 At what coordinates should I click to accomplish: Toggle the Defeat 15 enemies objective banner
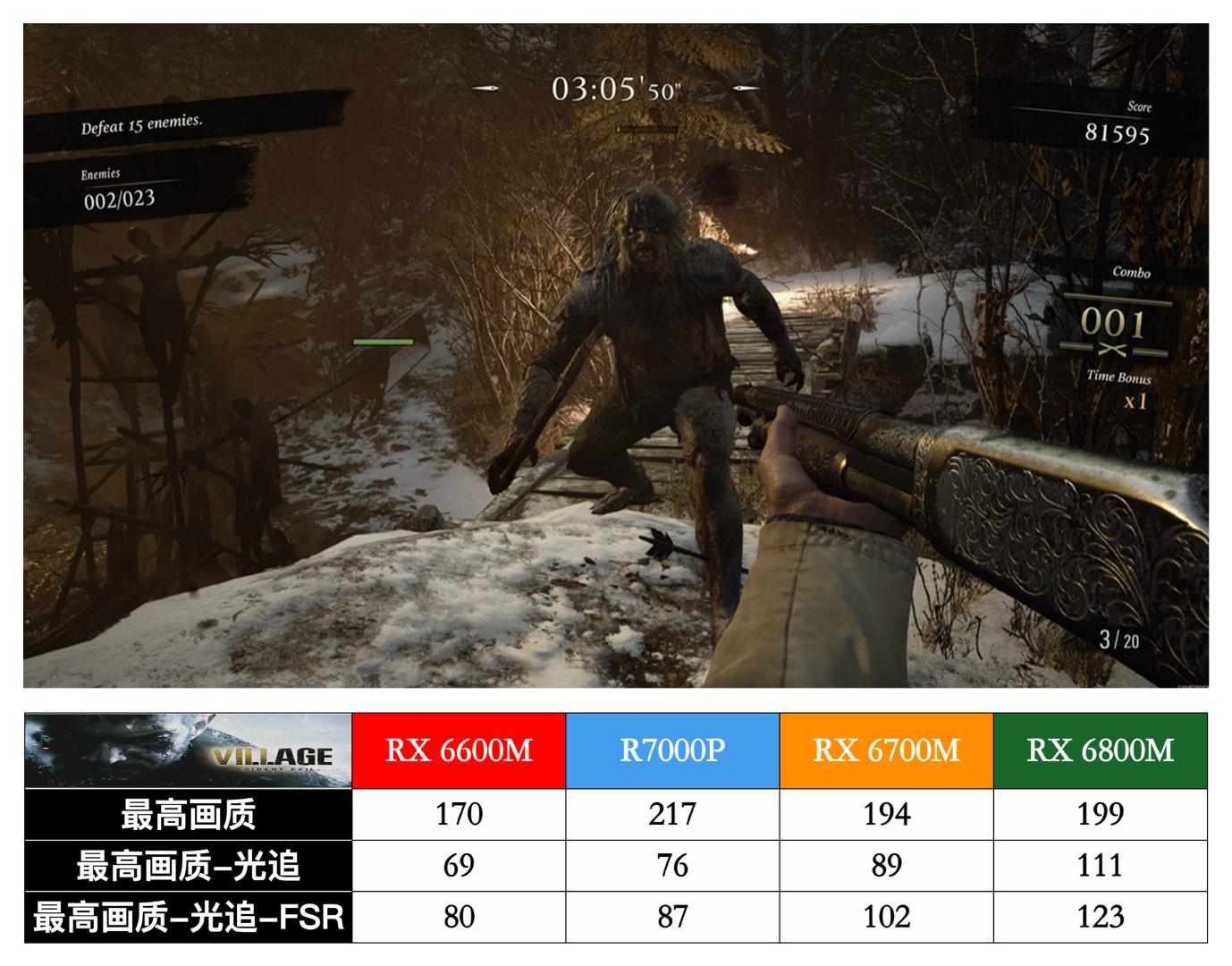click(142, 123)
